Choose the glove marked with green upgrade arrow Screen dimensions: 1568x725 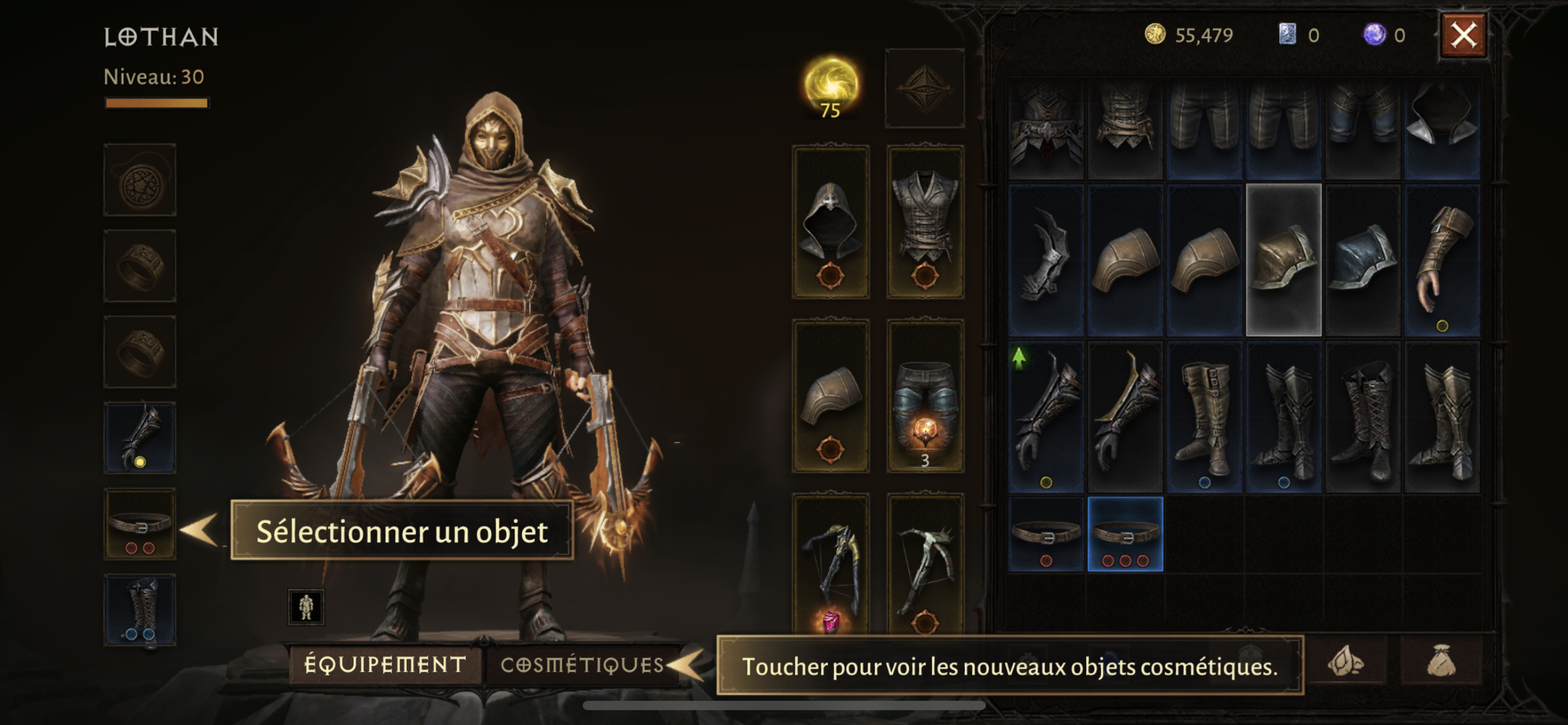click(x=1046, y=416)
